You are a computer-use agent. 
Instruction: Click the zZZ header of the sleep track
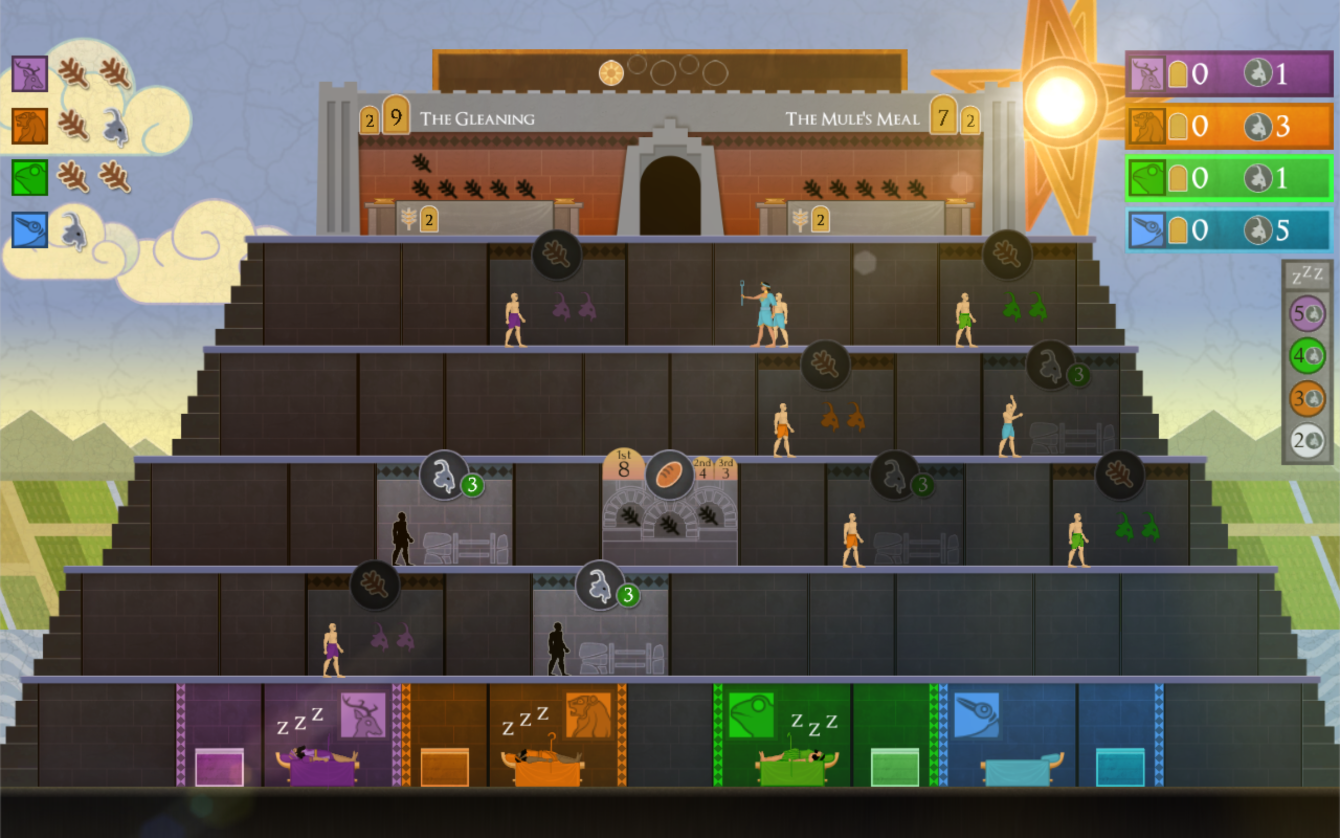pos(1306,277)
